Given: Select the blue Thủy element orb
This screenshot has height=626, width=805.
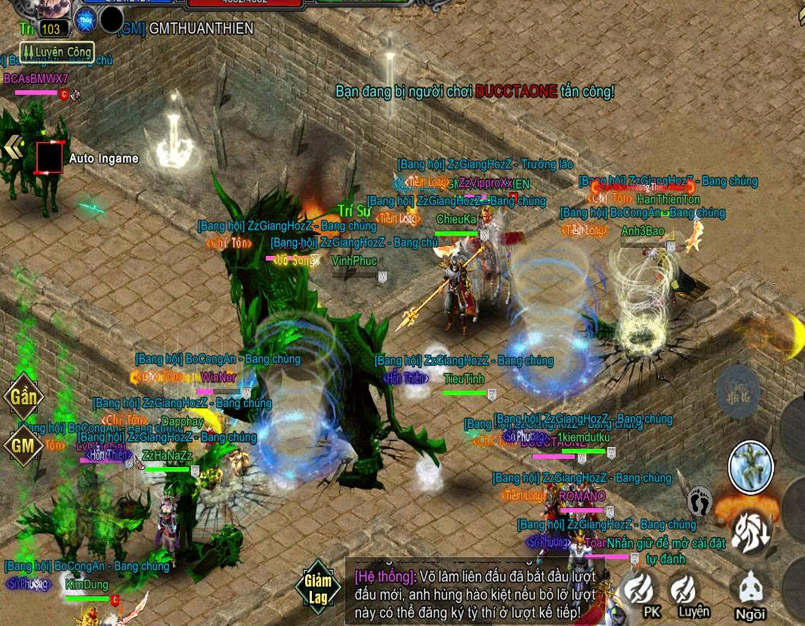Looking at the screenshot, I should tap(87, 19).
